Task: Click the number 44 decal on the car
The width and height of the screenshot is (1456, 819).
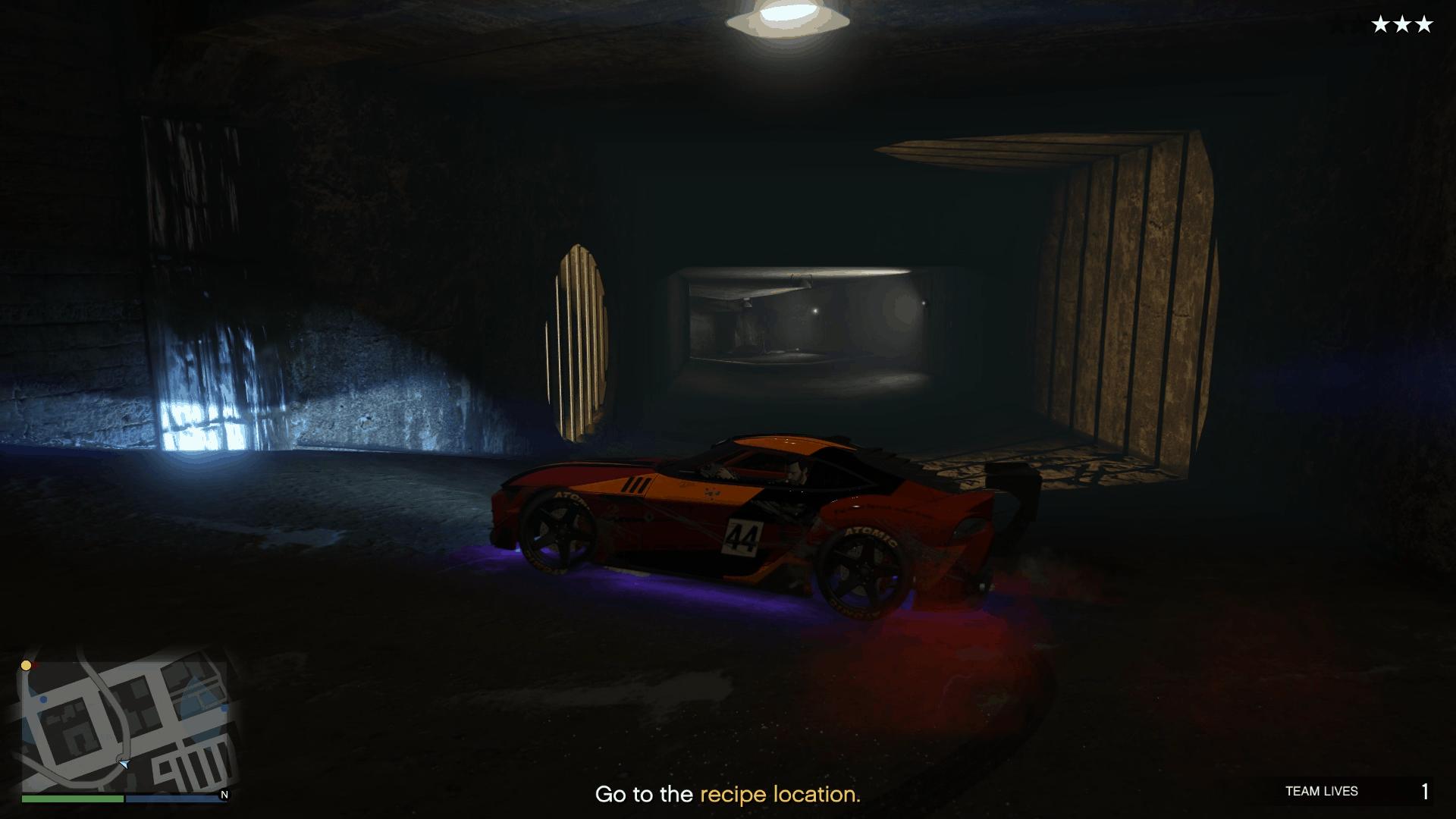Action: pos(745,535)
